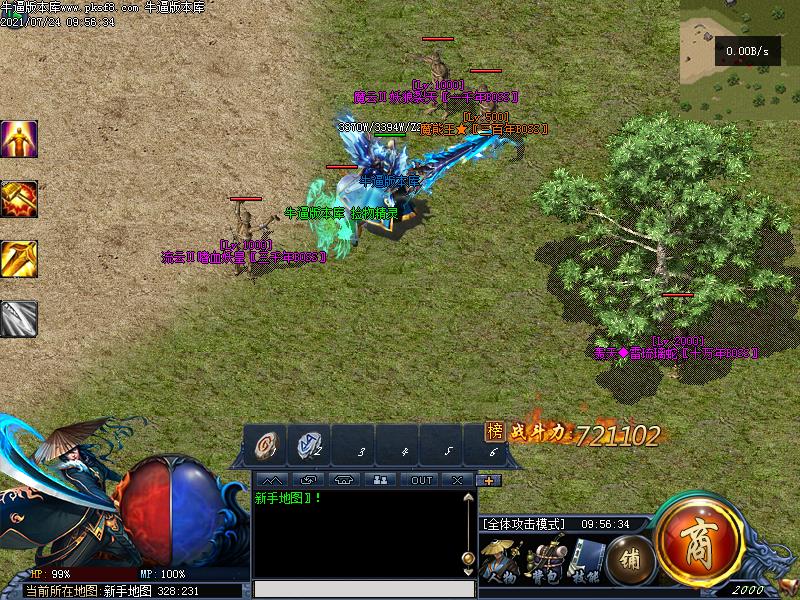
Task: Open the 人物 character panel
Action: pyautogui.click(x=499, y=562)
